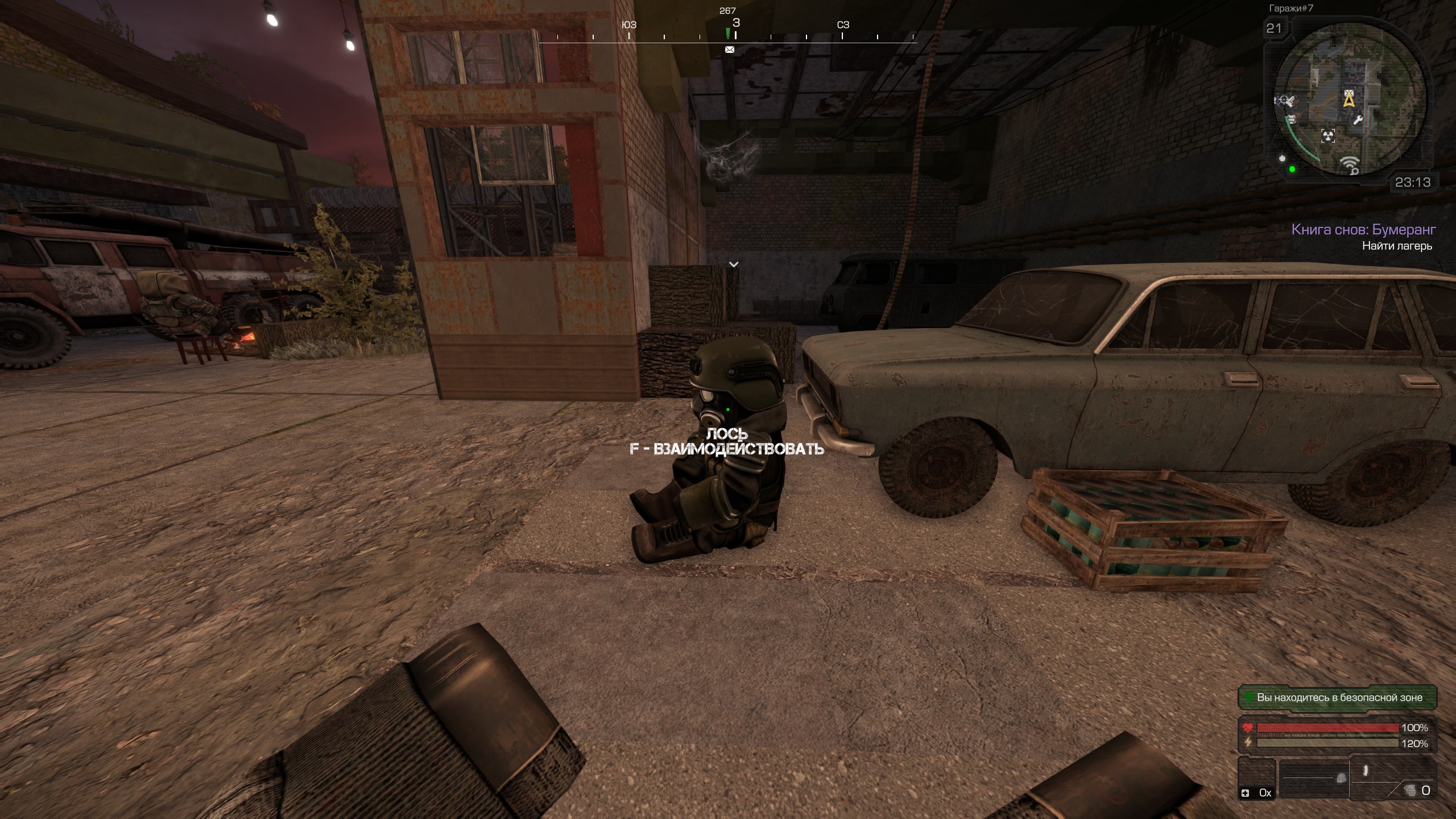Select the grenade slot icon

tap(1410, 790)
